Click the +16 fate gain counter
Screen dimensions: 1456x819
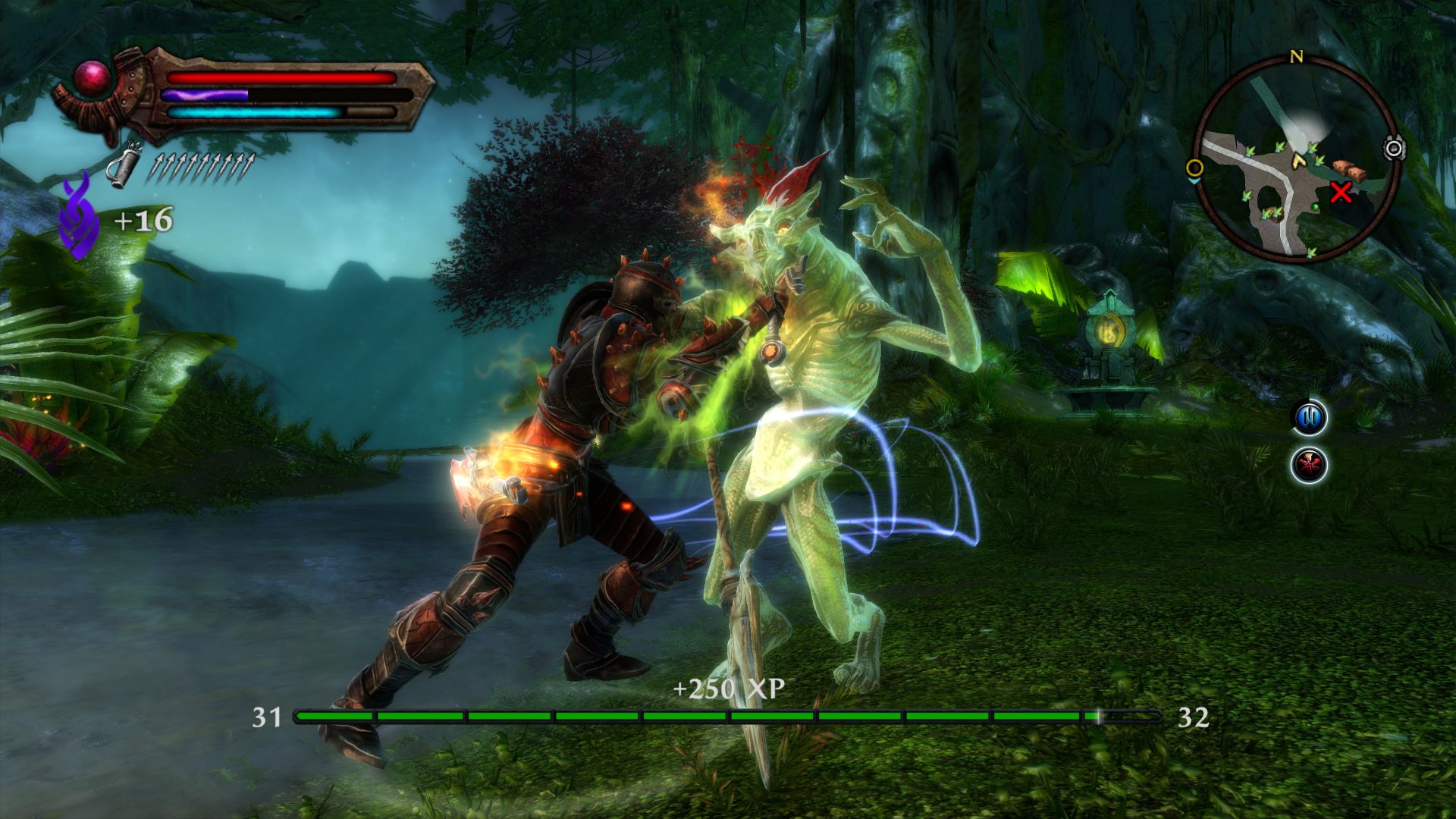tap(143, 221)
